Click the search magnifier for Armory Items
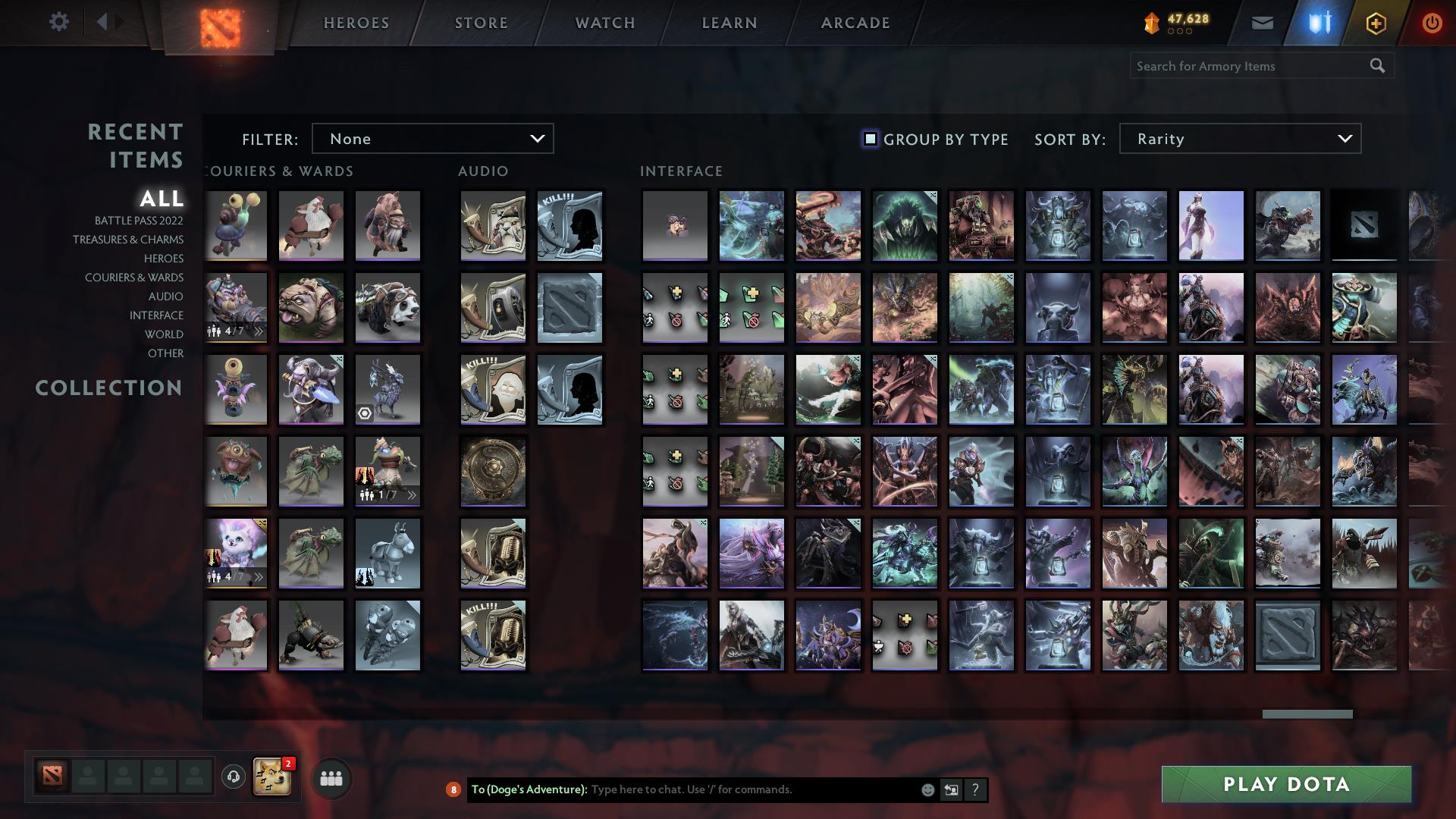Image resolution: width=1456 pixels, height=819 pixels. 1379,66
